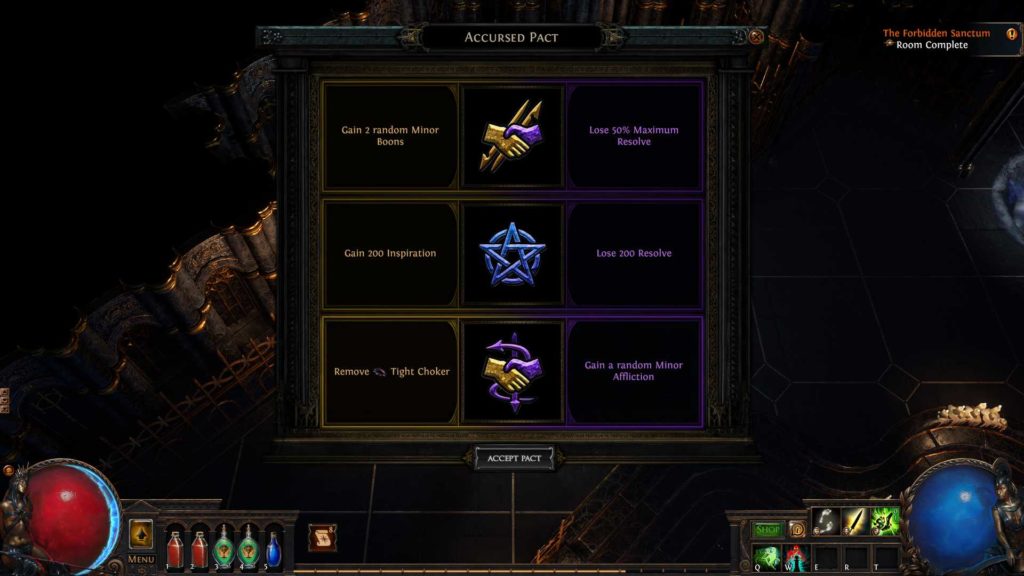The image size is (1024, 576).
Task: Click the round orange icon beside Shop
Action: [797, 529]
